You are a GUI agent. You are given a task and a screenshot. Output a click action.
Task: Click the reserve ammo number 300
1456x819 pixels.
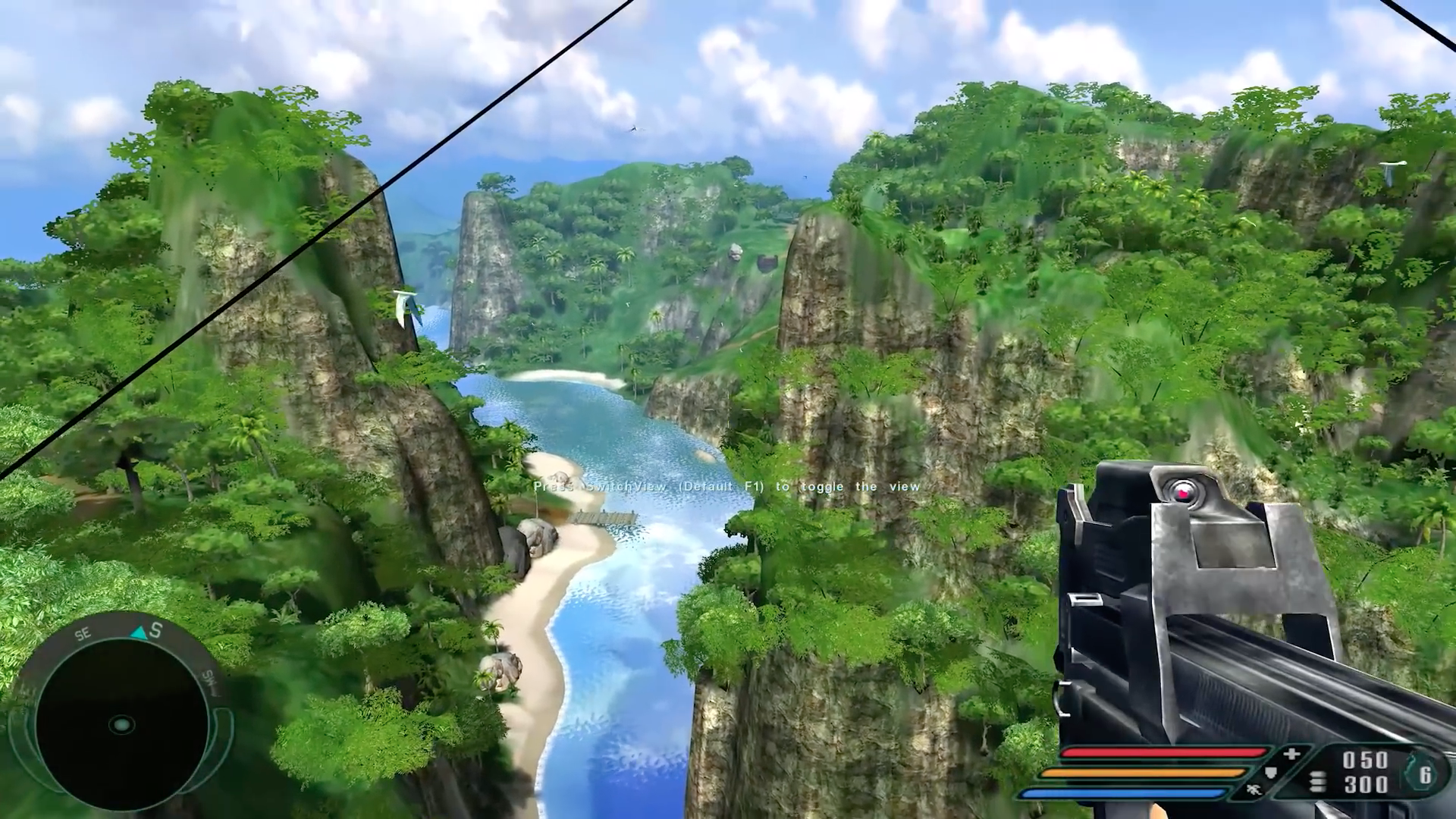[1364, 783]
